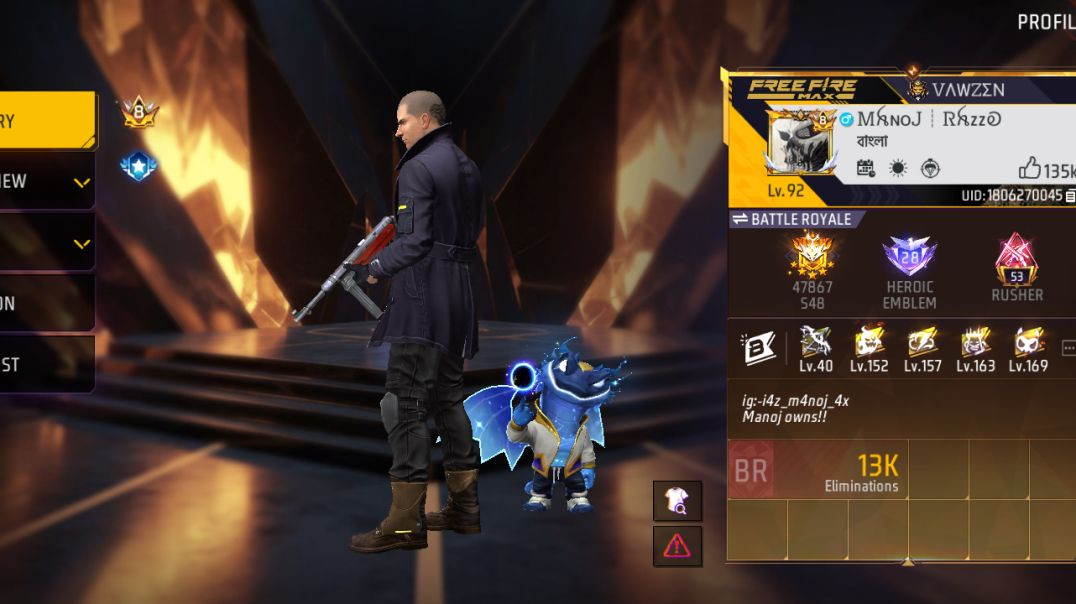Open the player's skull avatar
This screenshot has height=604, width=1076.
point(800,141)
